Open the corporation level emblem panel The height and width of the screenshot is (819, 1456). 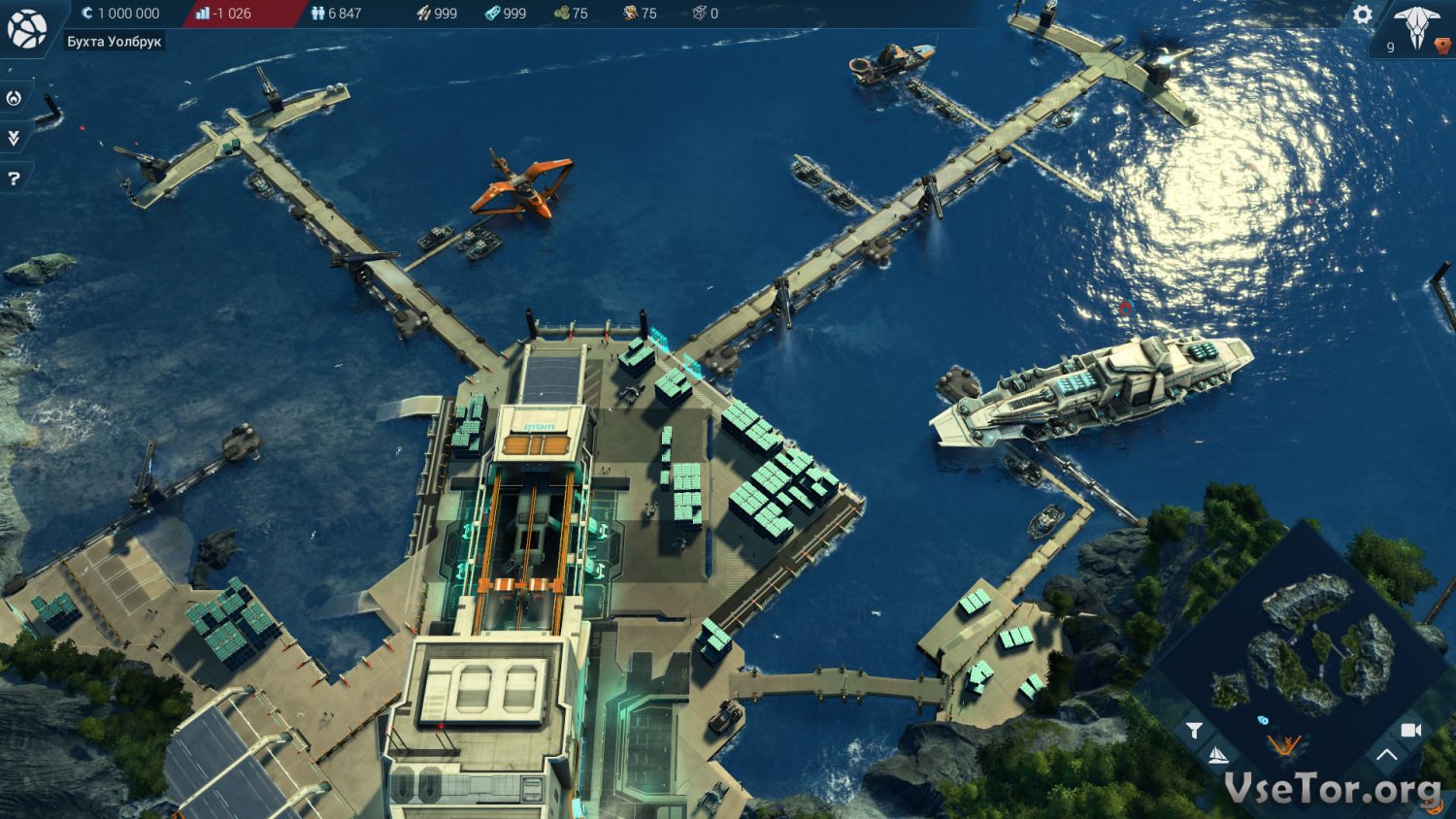click(1416, 27)
